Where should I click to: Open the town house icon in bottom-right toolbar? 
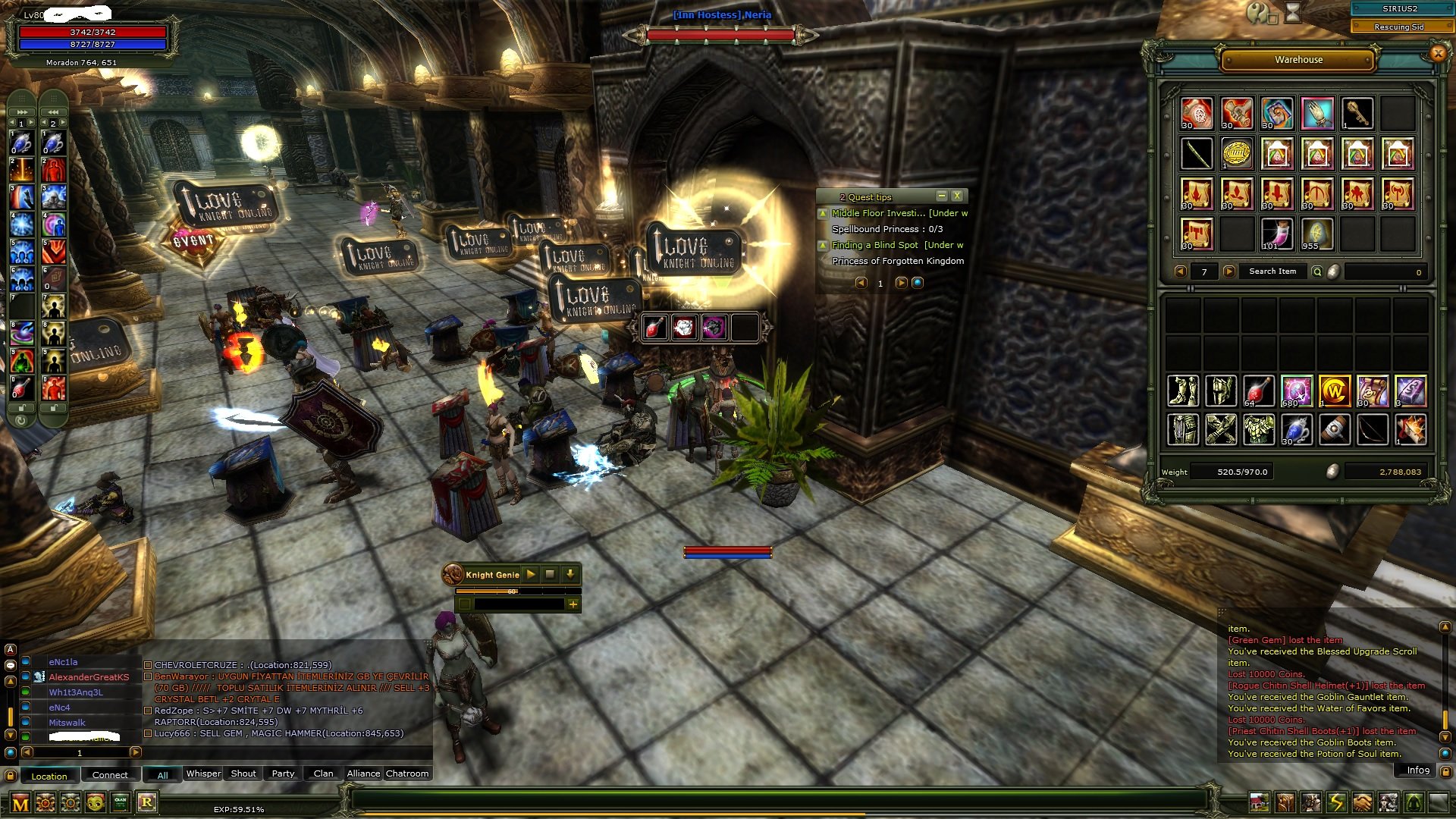click(1260, 802)
